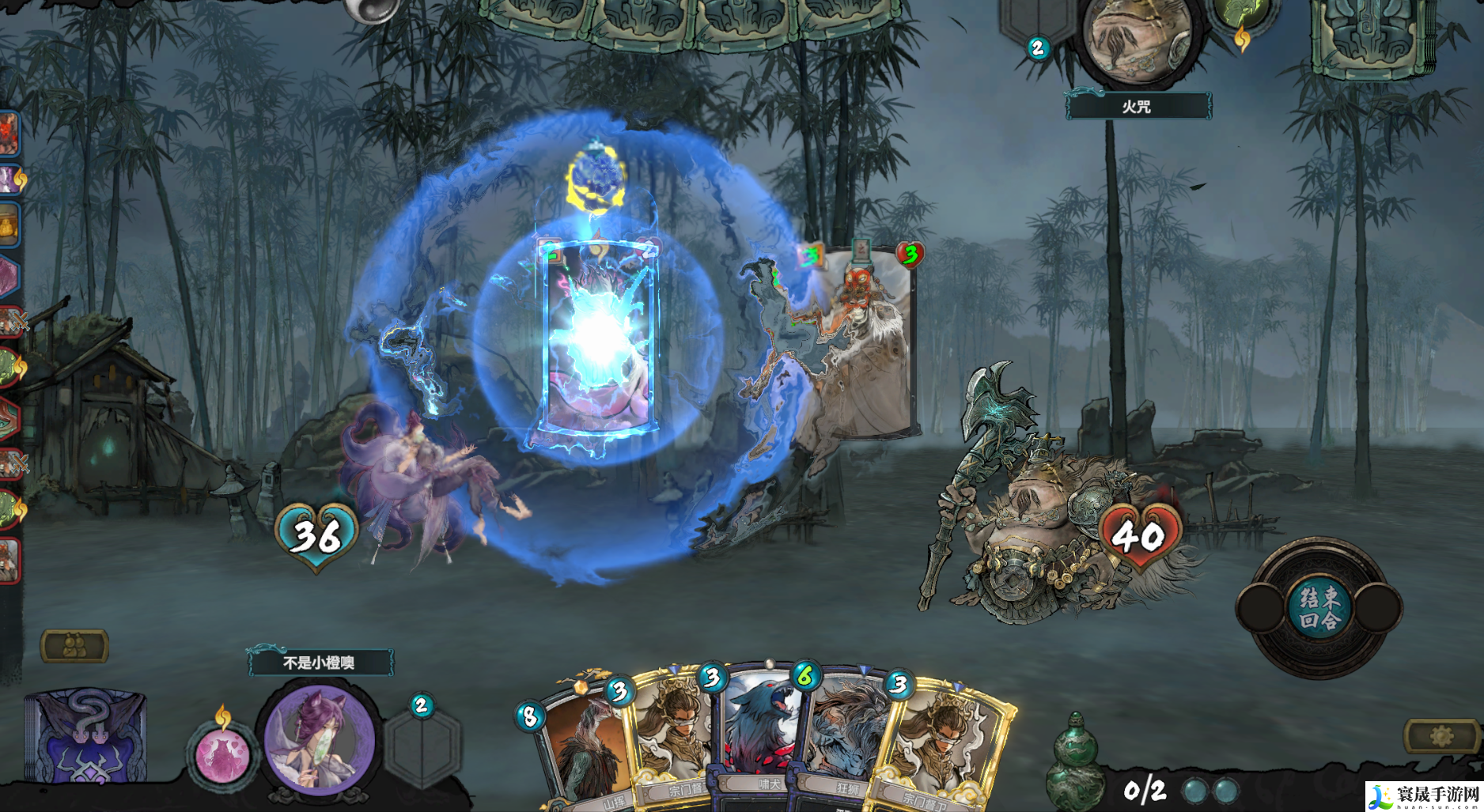Click the player's empty hexagon weapon slot
This screenshot has width=1484, height=812.
422,743
